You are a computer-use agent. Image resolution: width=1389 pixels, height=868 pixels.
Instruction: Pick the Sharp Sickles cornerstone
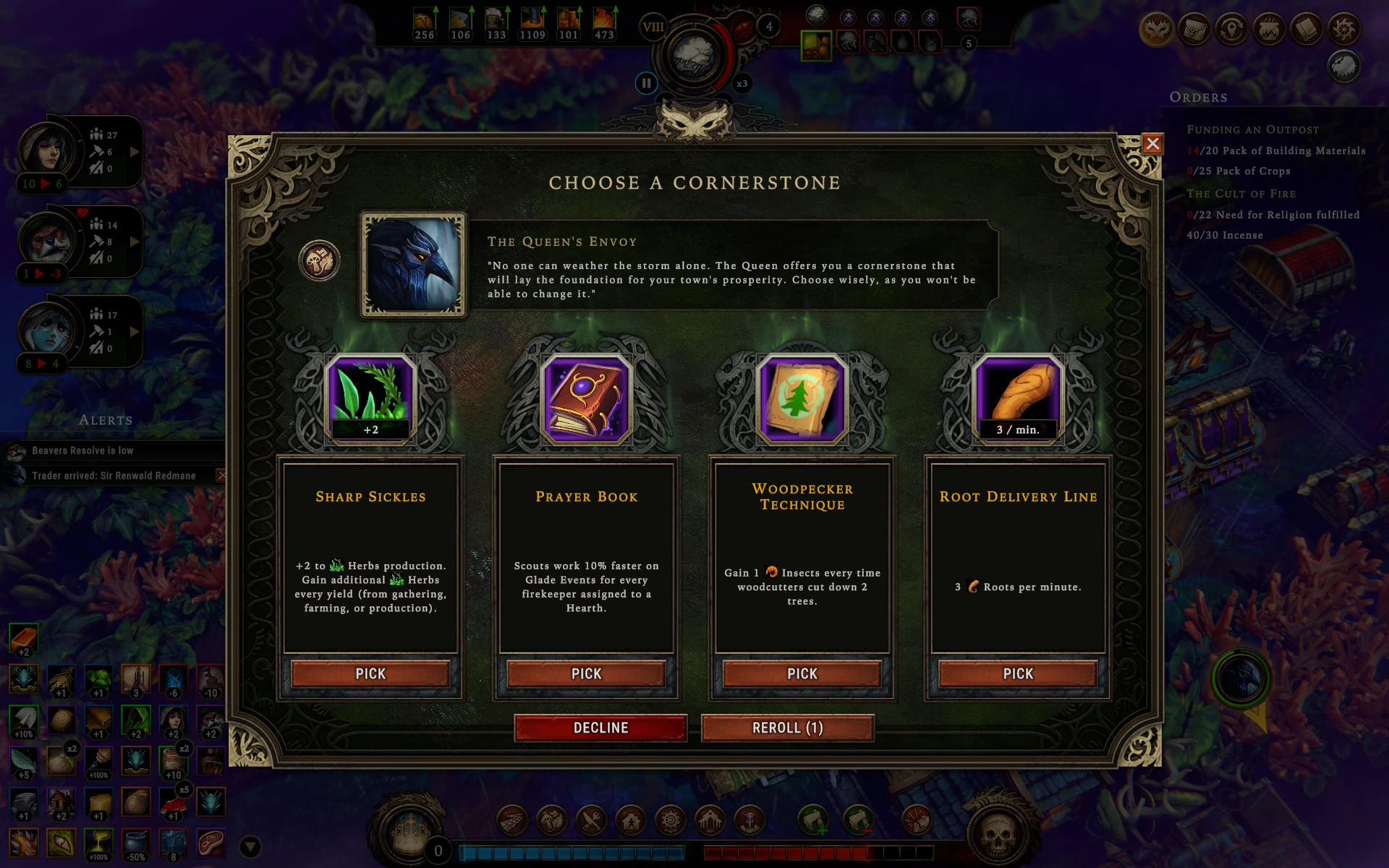click(370, 673)
